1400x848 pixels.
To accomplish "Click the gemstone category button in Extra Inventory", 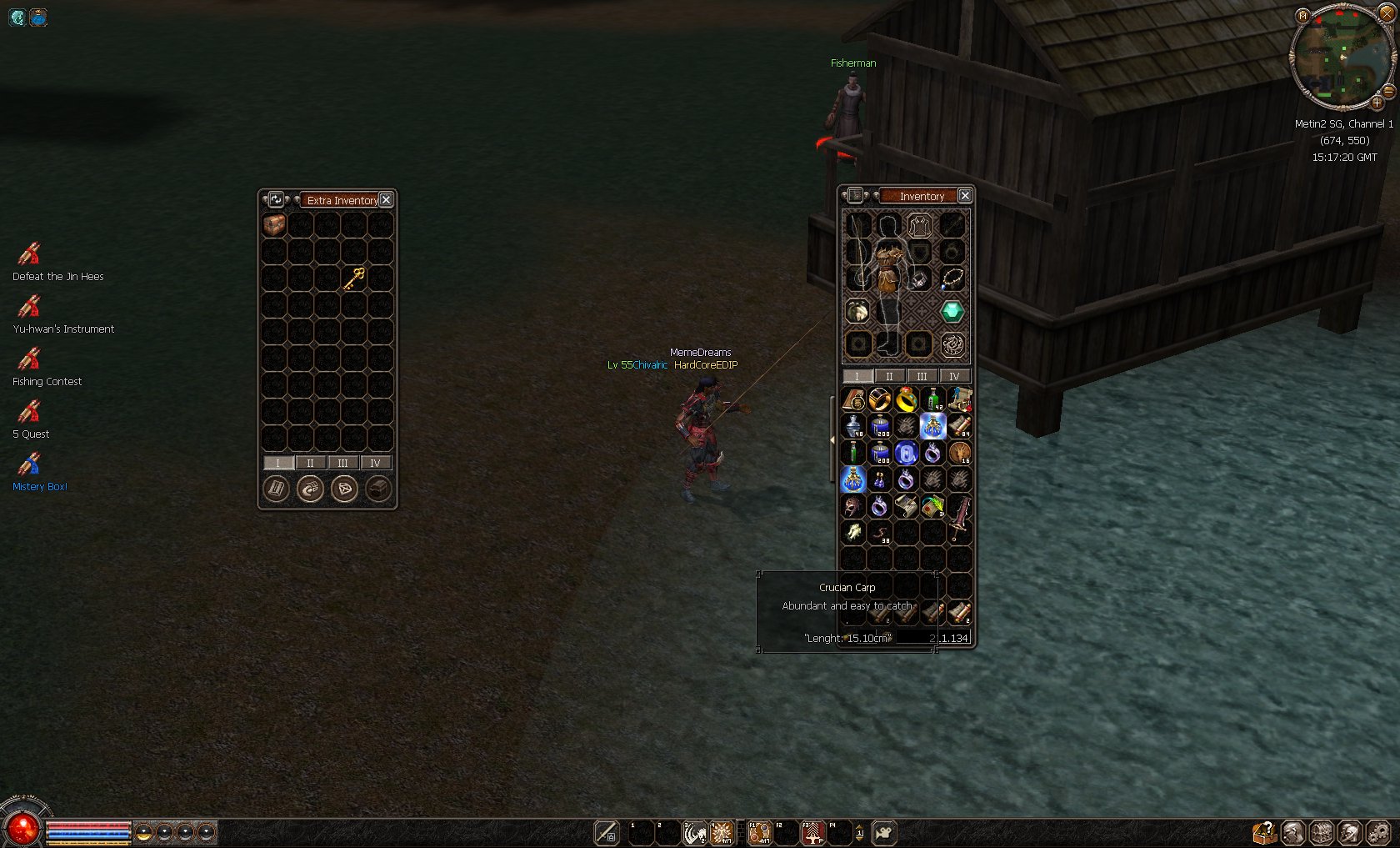I will pyautogui.click(x=344, y=489).
